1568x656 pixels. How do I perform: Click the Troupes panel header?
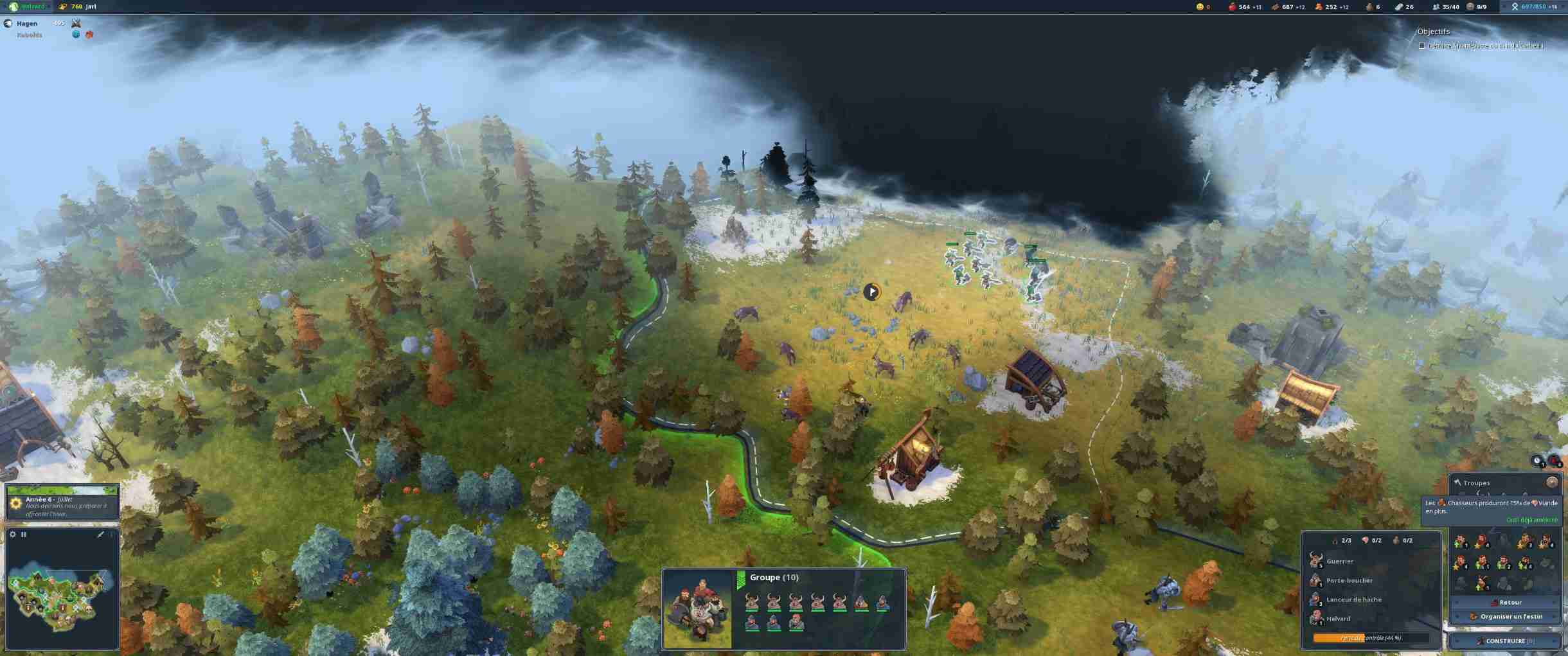pyautogui.click(x=1477, y=483)
